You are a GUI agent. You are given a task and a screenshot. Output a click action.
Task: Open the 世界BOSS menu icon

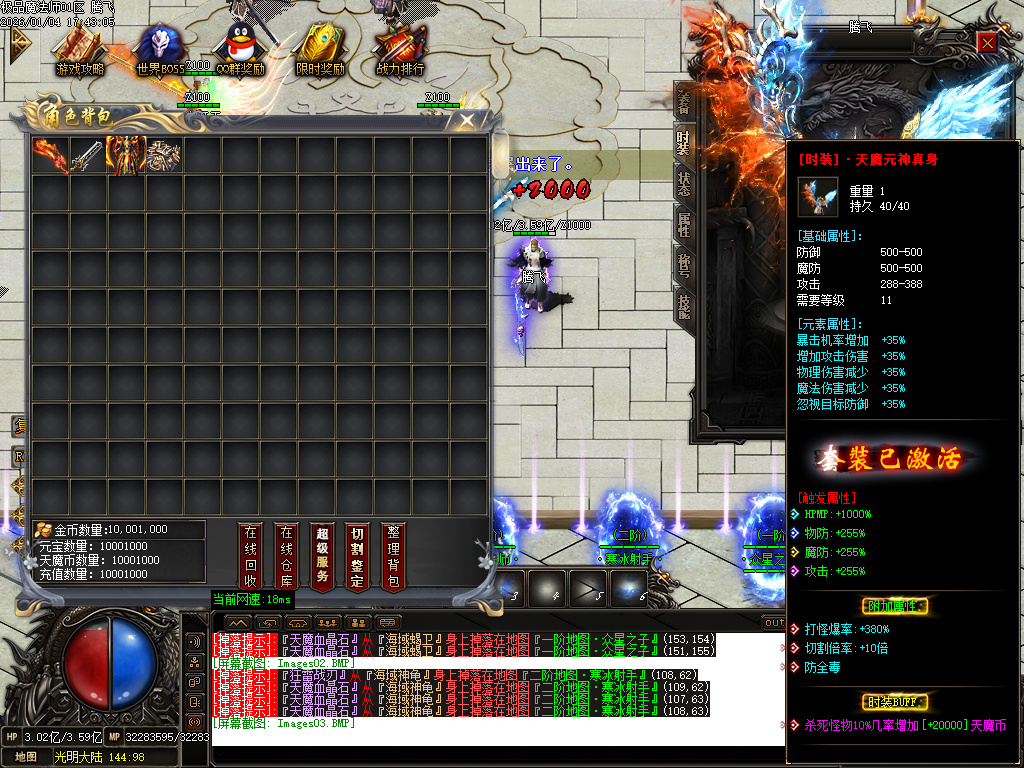[160, 50]
